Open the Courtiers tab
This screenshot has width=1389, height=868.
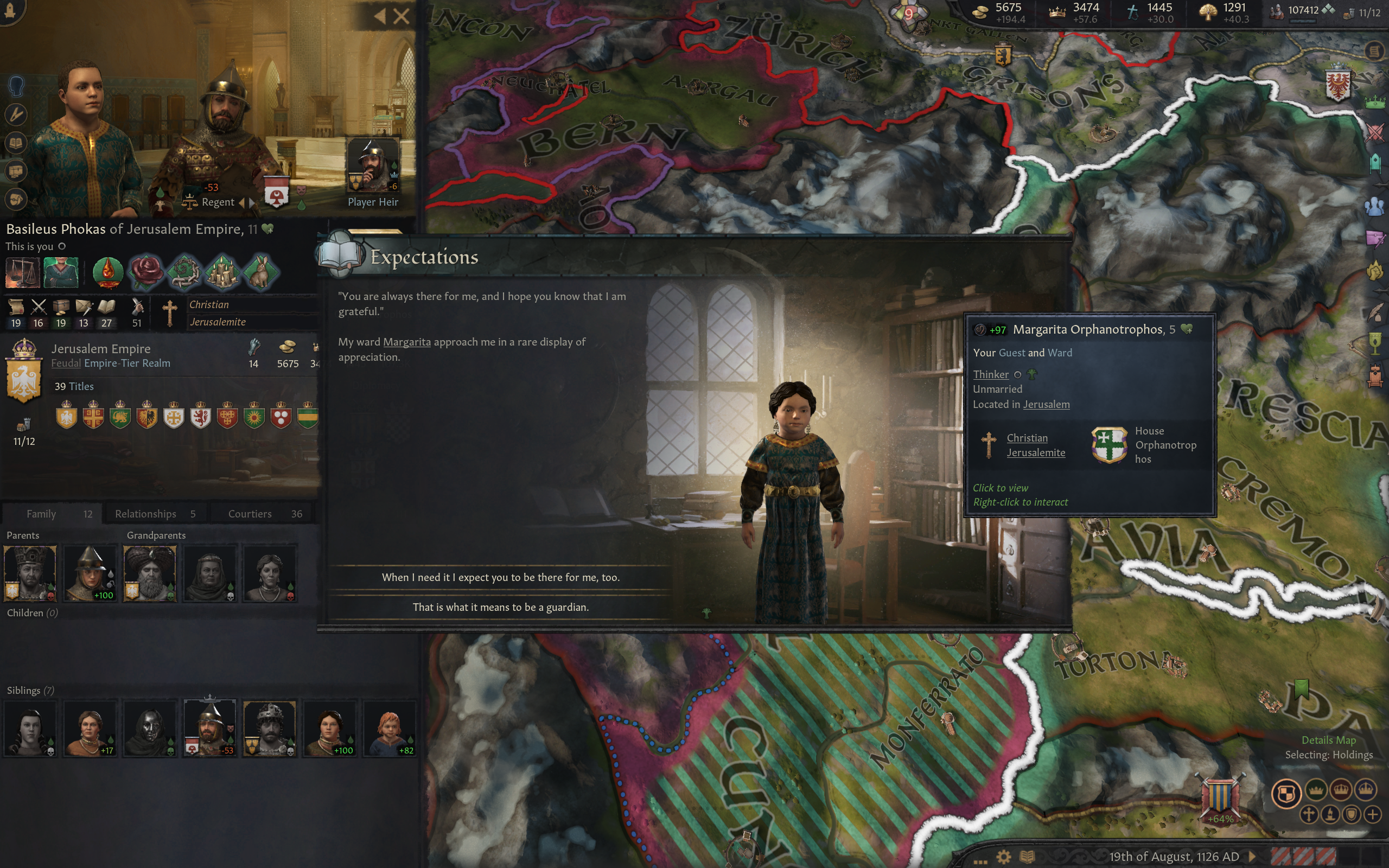[264, 514]
